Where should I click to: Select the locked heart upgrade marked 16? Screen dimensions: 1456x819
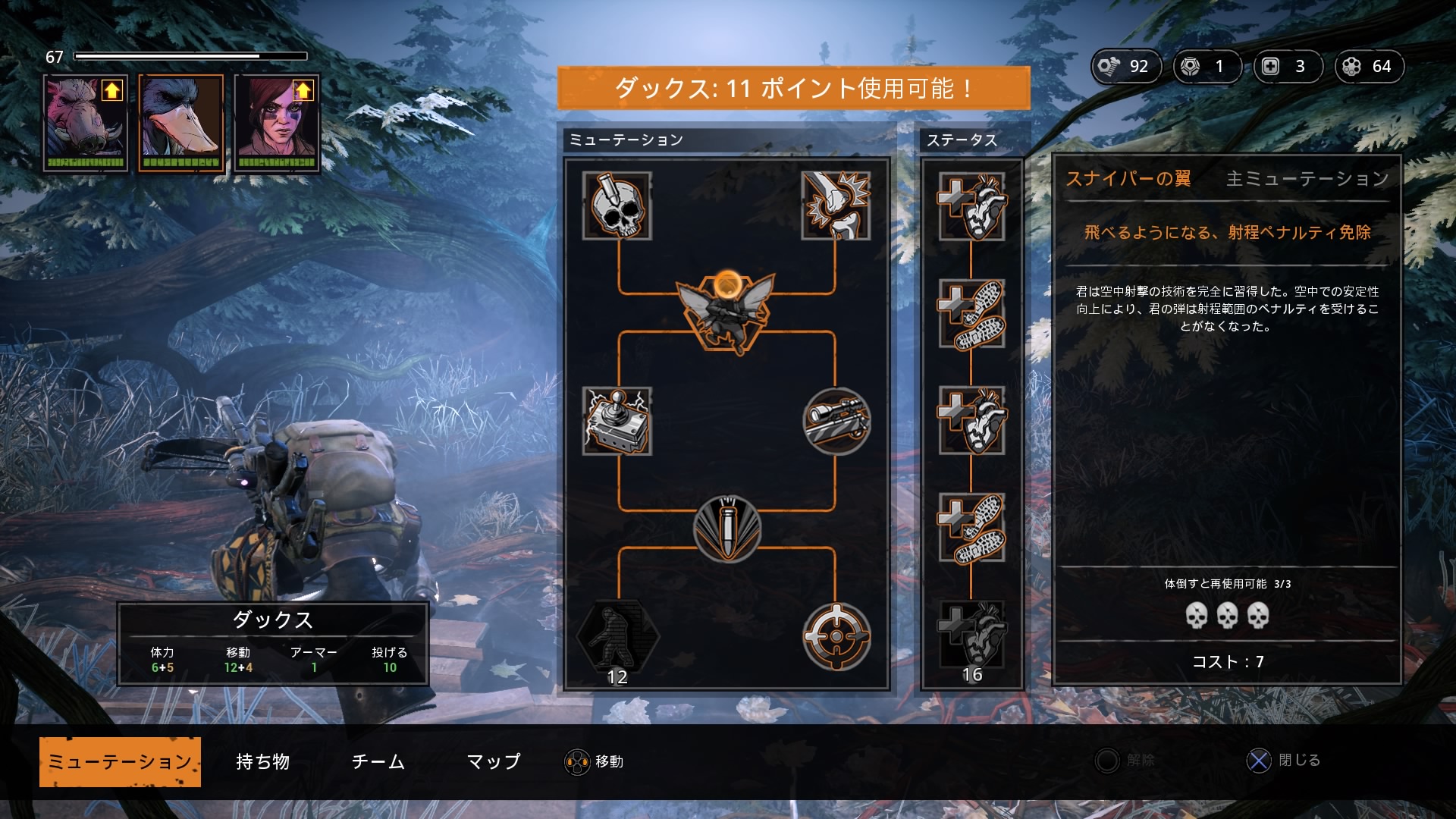coord(971,635)
